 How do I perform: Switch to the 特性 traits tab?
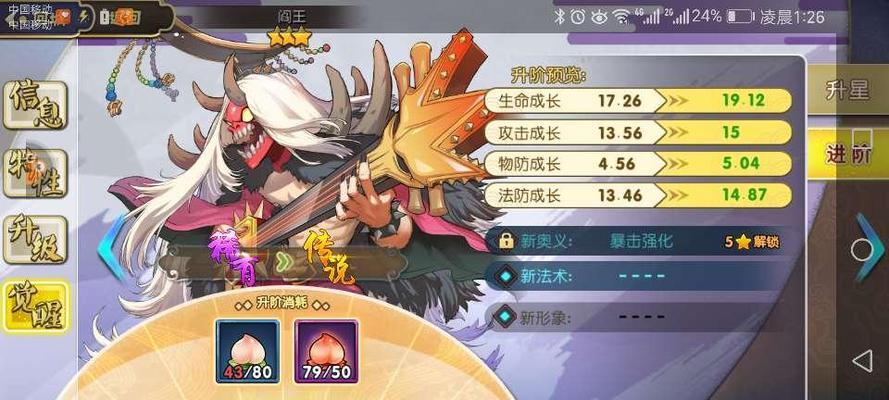point(33,172)
